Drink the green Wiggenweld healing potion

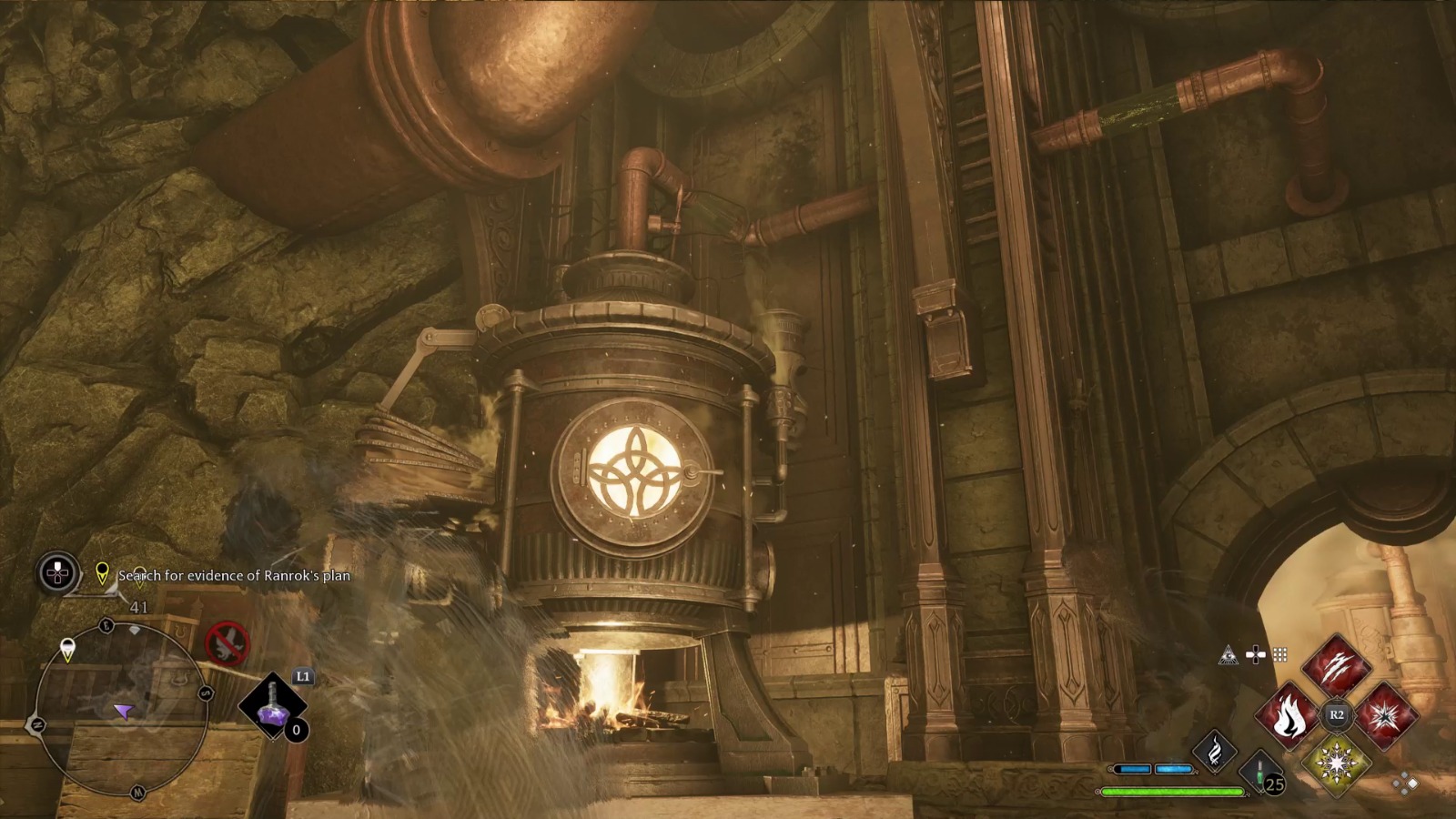(1260, 772)
